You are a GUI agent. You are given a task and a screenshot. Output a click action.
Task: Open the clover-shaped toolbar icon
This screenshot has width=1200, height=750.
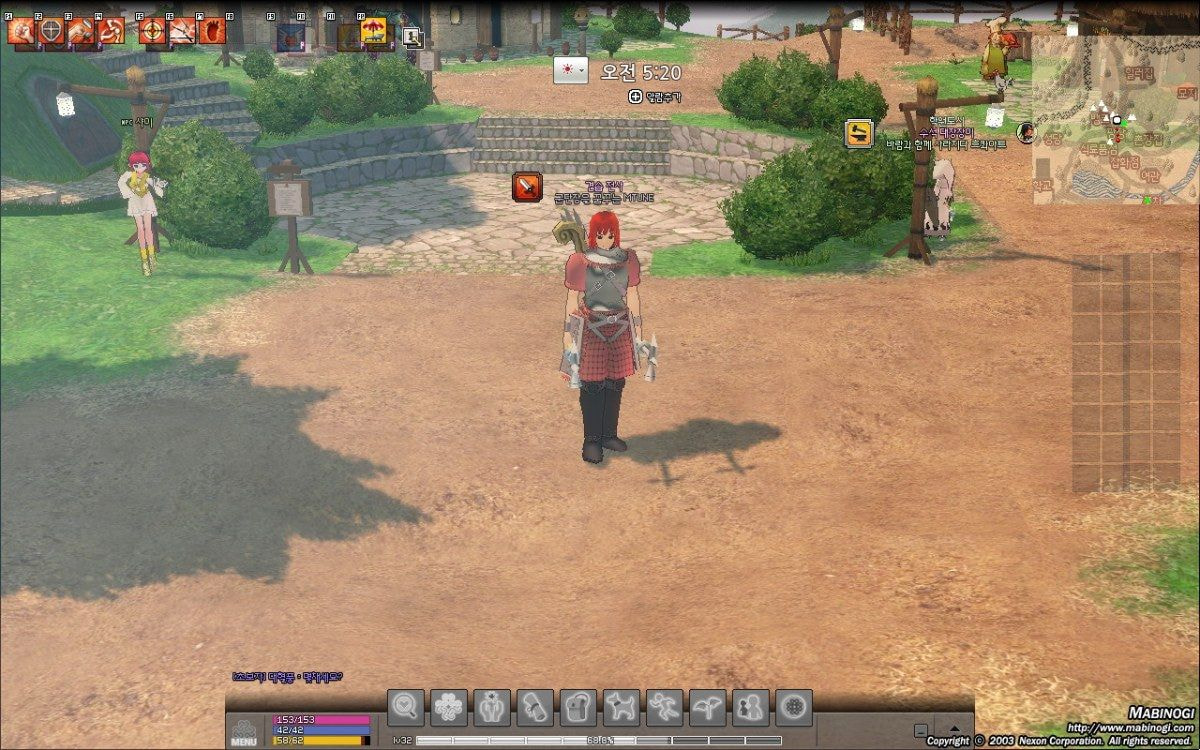[x=449, y=707]
